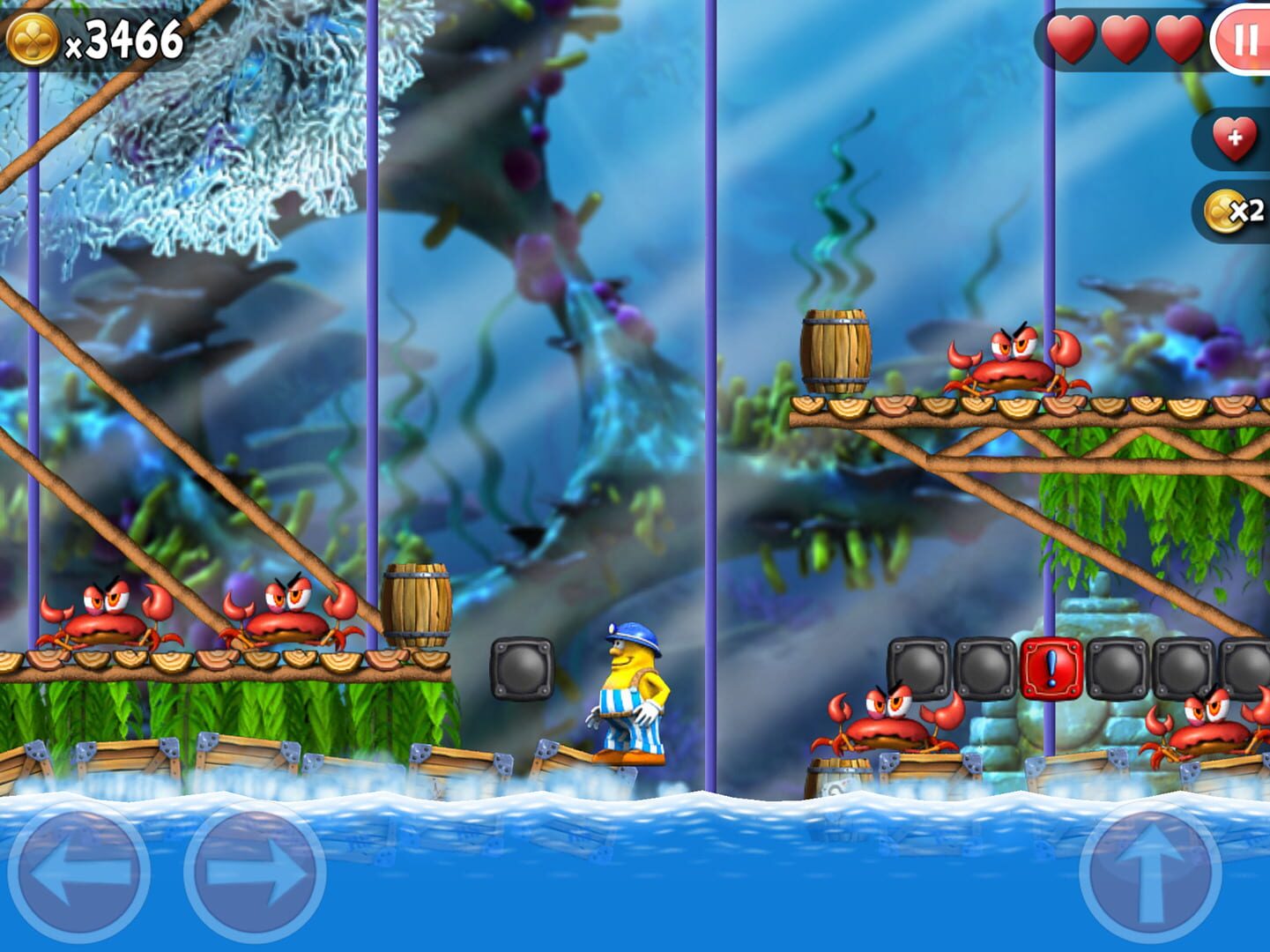Pause the game with the pause button
Viewport: 1270px width, 952px height.
1245,39
